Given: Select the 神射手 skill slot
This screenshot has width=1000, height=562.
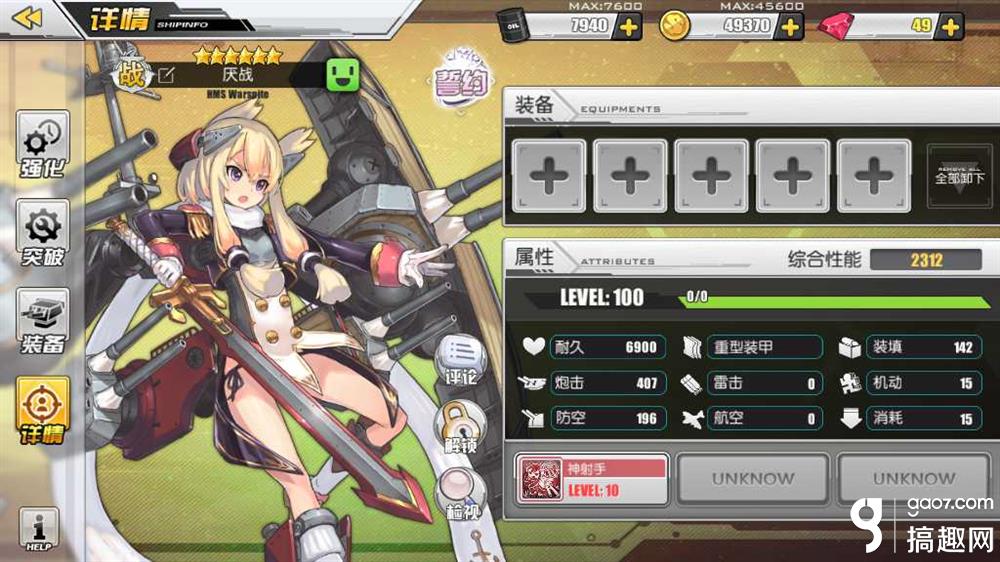Looking at the screenshot, I should 591,478.
